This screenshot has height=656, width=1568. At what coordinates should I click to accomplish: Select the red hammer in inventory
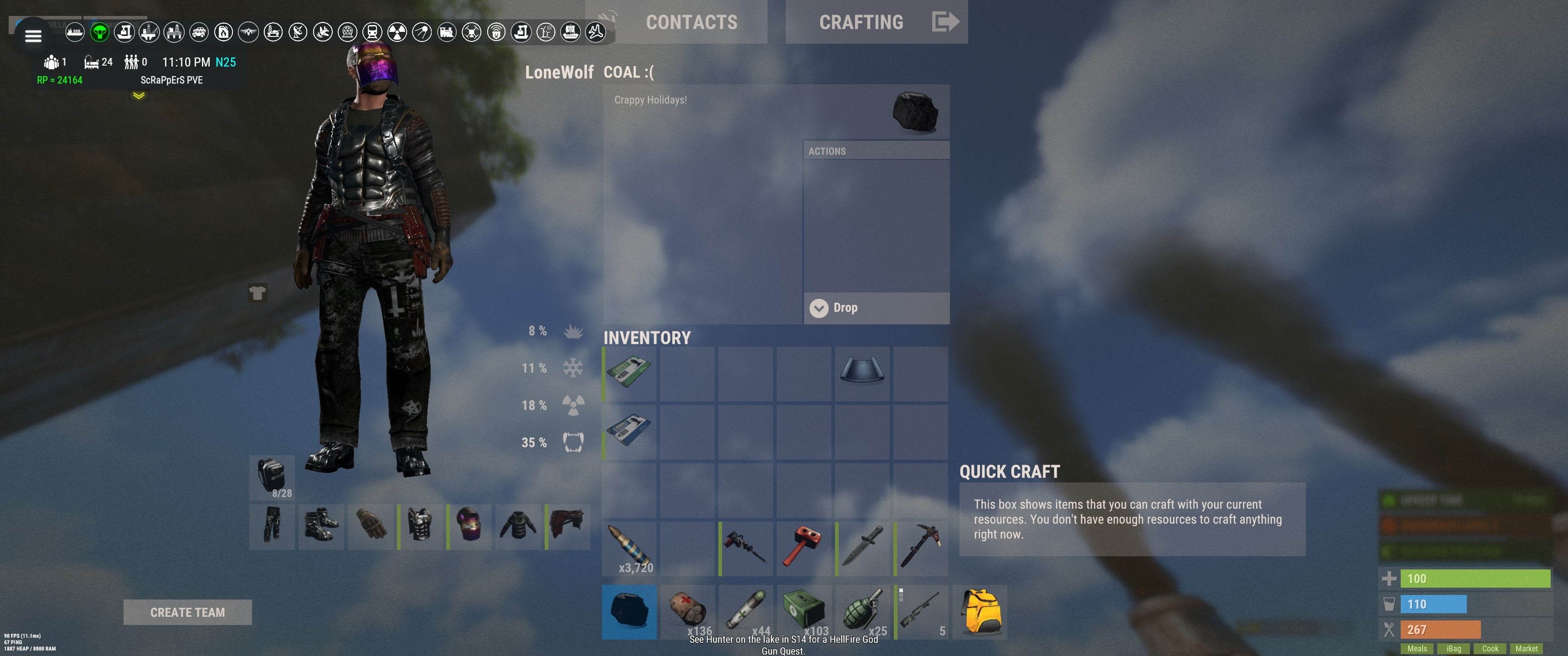804,548
